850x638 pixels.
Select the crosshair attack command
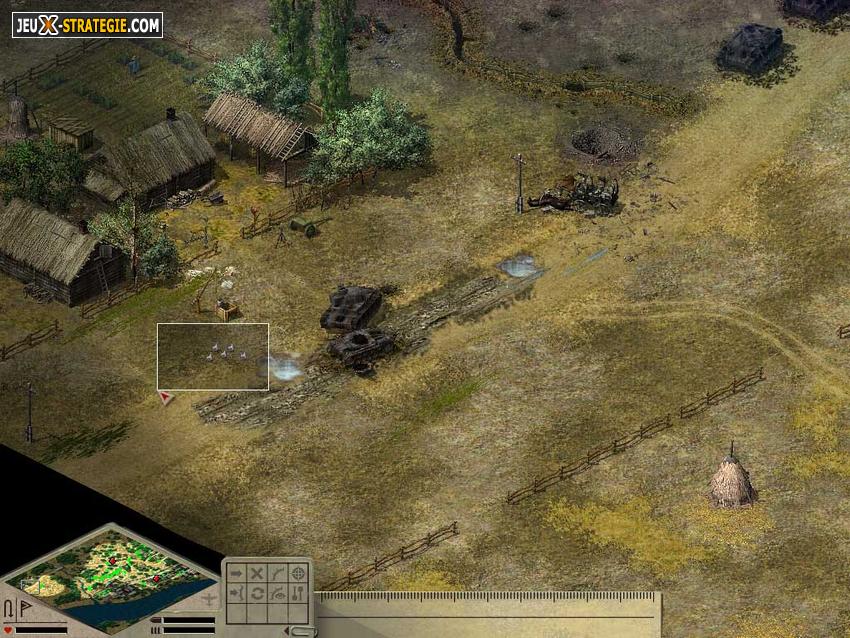click(298, 574)
